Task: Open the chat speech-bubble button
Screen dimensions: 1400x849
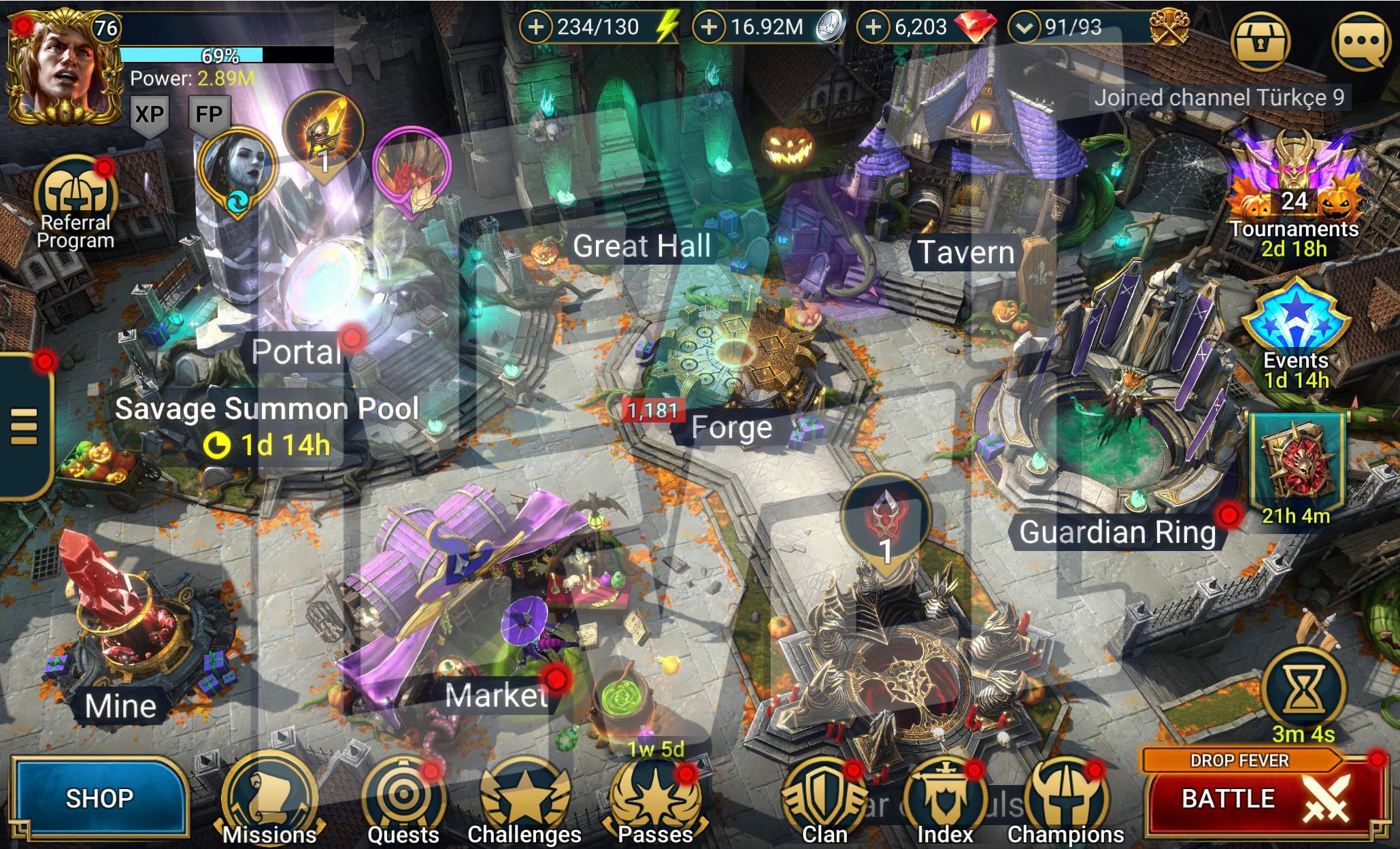Action: [x=1360, y=41]
